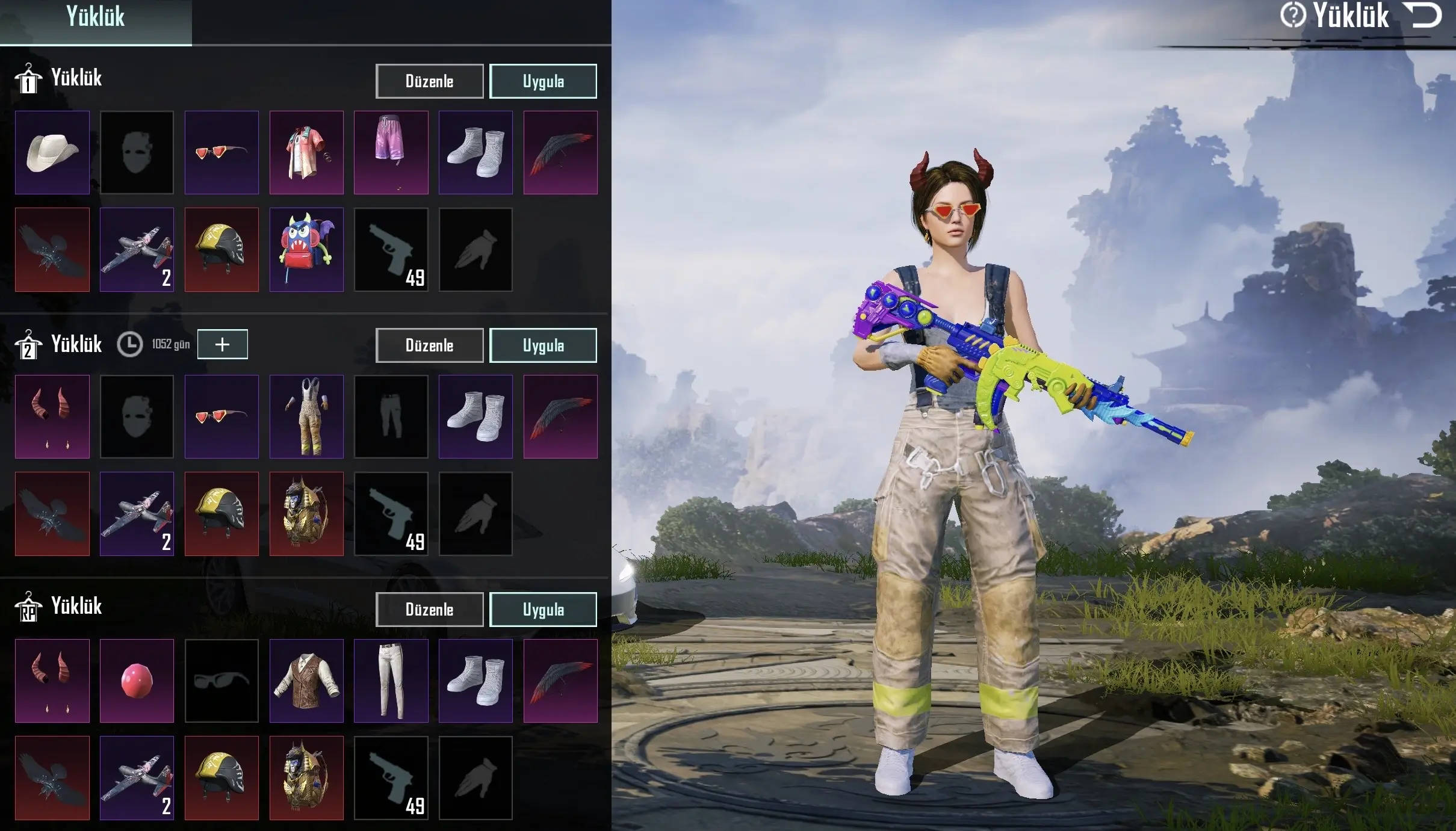Image resolution: width=1456 pixels, height=831 pixels.
Task: Extend loadout 2 duration with plus button
Action: 222,344
